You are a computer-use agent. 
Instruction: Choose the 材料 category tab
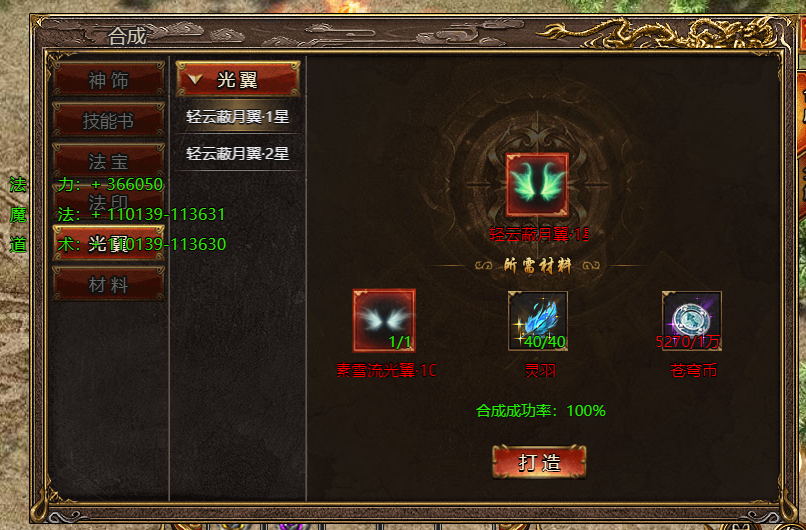108,284
